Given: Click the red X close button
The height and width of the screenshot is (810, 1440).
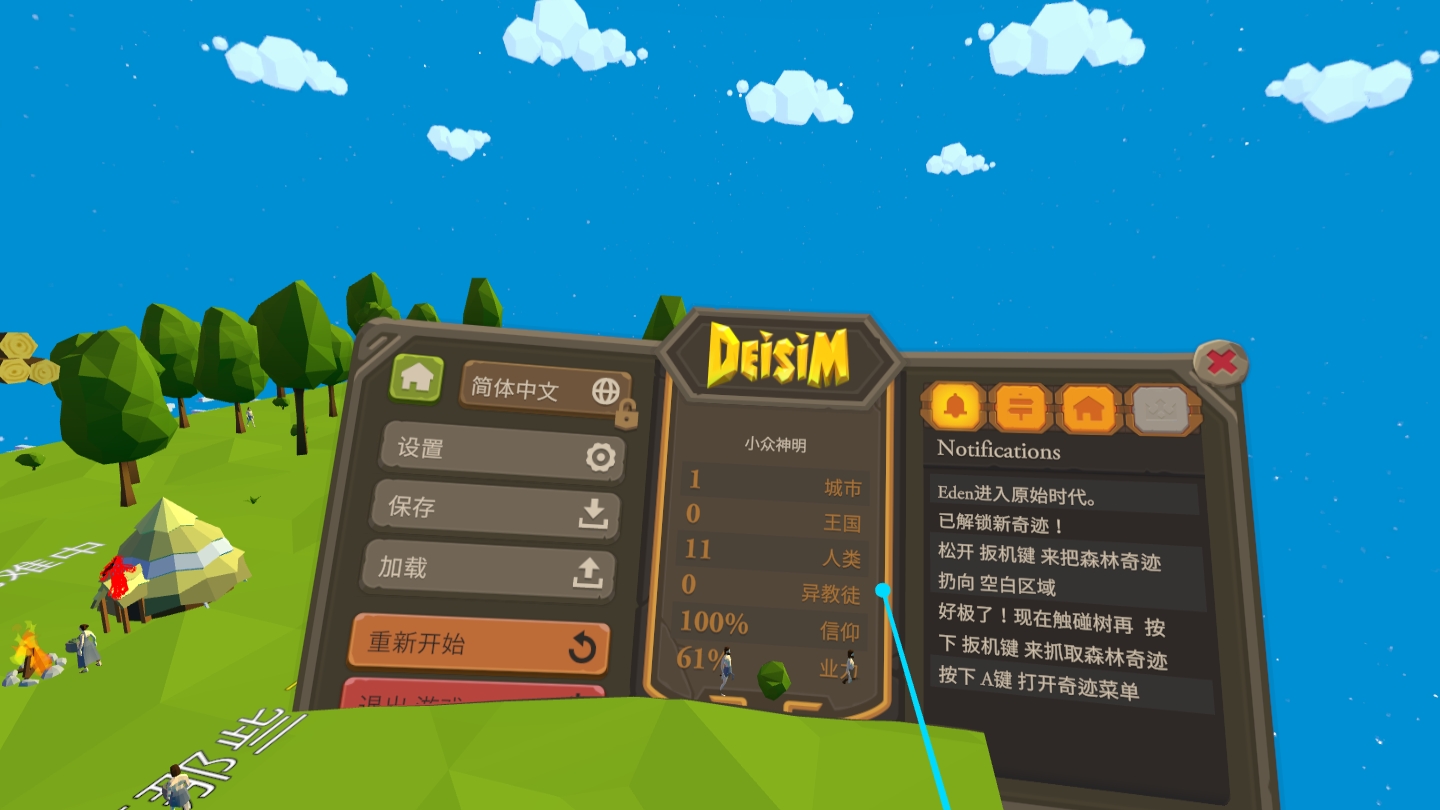Looking at the screenshot, I should [1221, 364].
